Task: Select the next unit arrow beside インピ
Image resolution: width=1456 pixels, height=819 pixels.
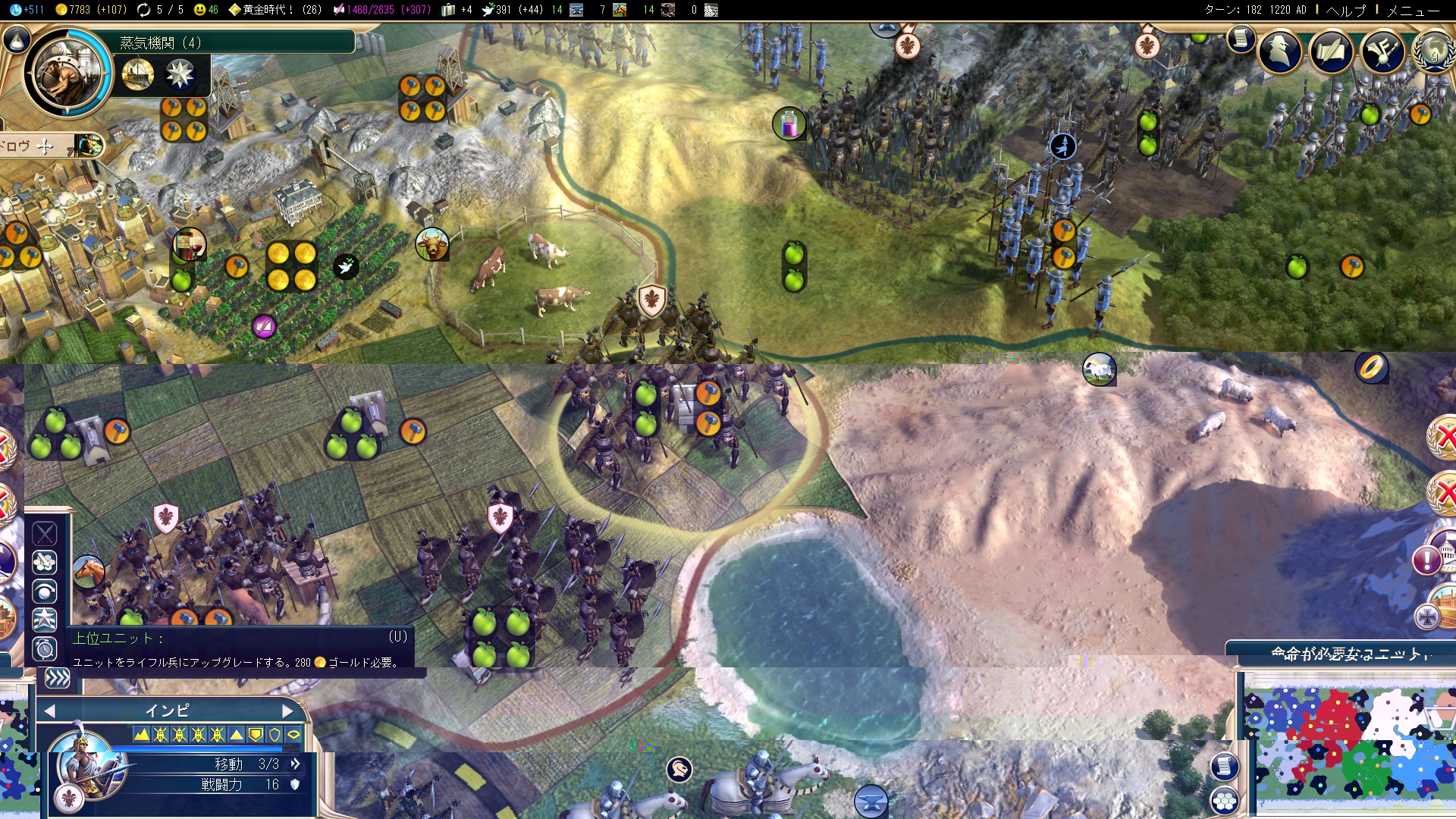Action: [x=287, y=711]
